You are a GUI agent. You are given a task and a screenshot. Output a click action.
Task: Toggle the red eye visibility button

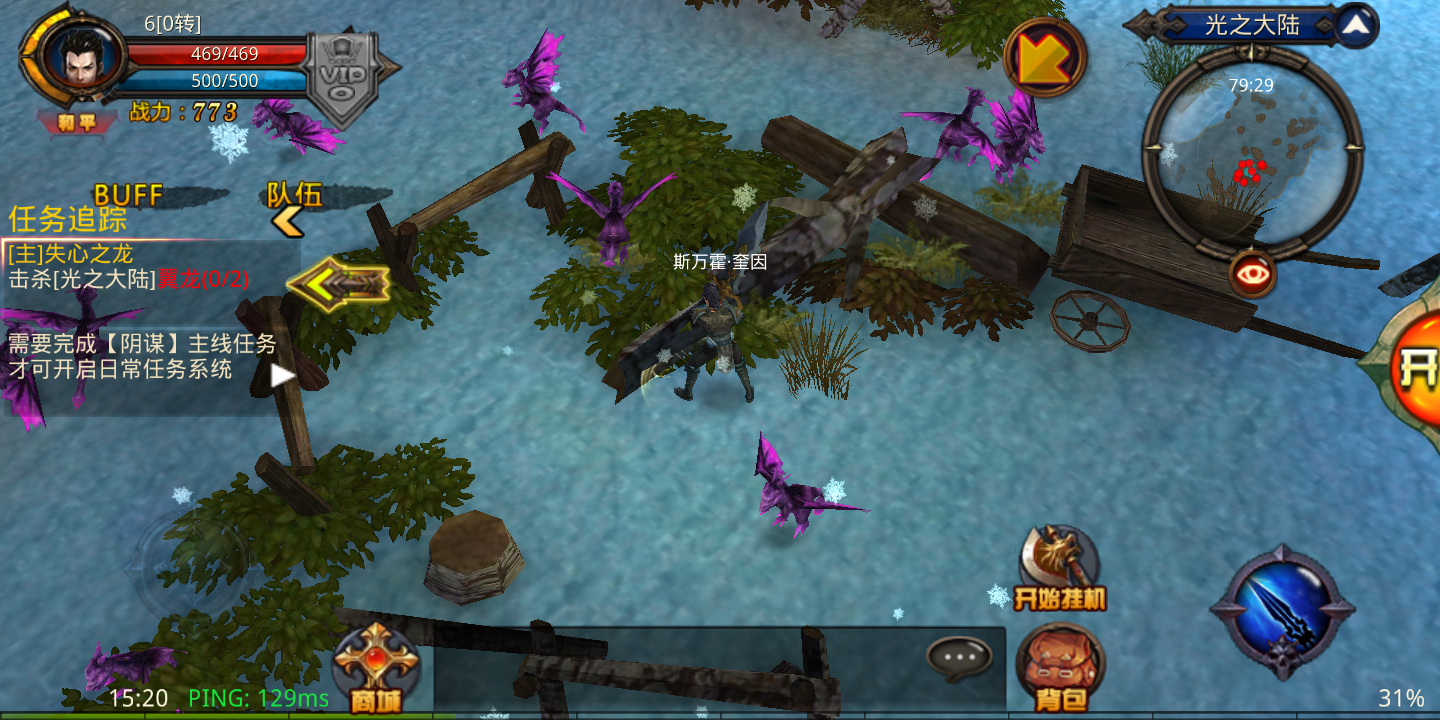click(x=1252, y=273)
